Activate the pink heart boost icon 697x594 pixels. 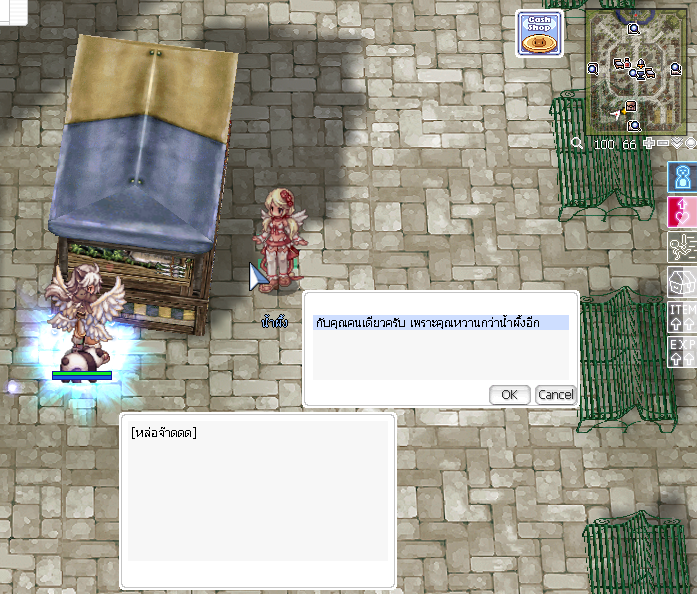(x=682, y=211)
